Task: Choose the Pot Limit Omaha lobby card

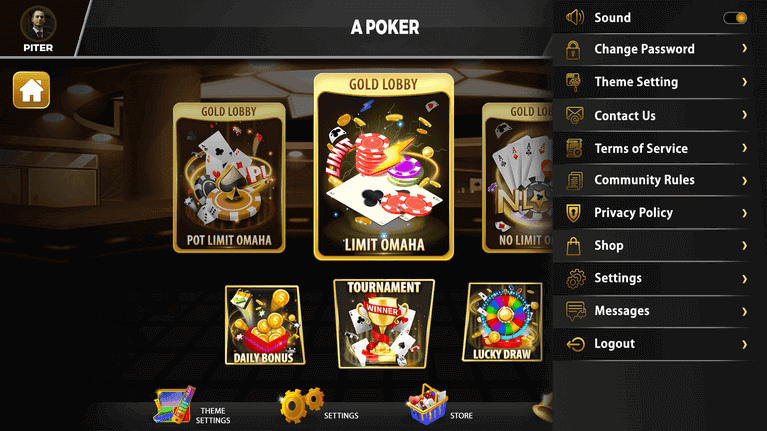Action: click(229, 178)
